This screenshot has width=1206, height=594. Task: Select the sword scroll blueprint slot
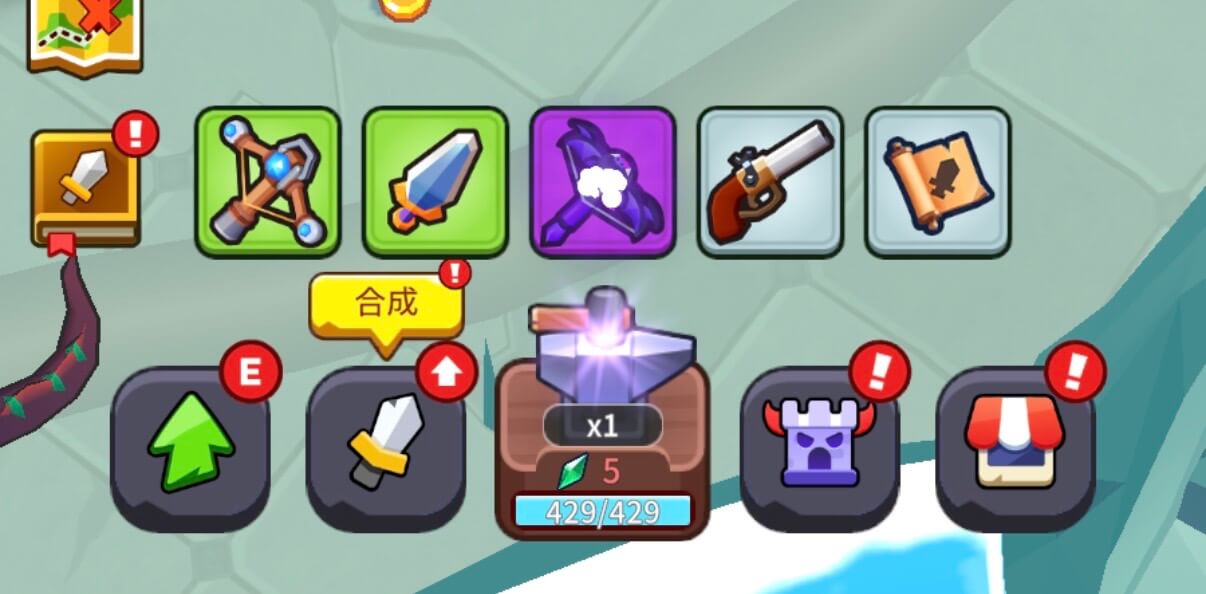coord(938,182)
